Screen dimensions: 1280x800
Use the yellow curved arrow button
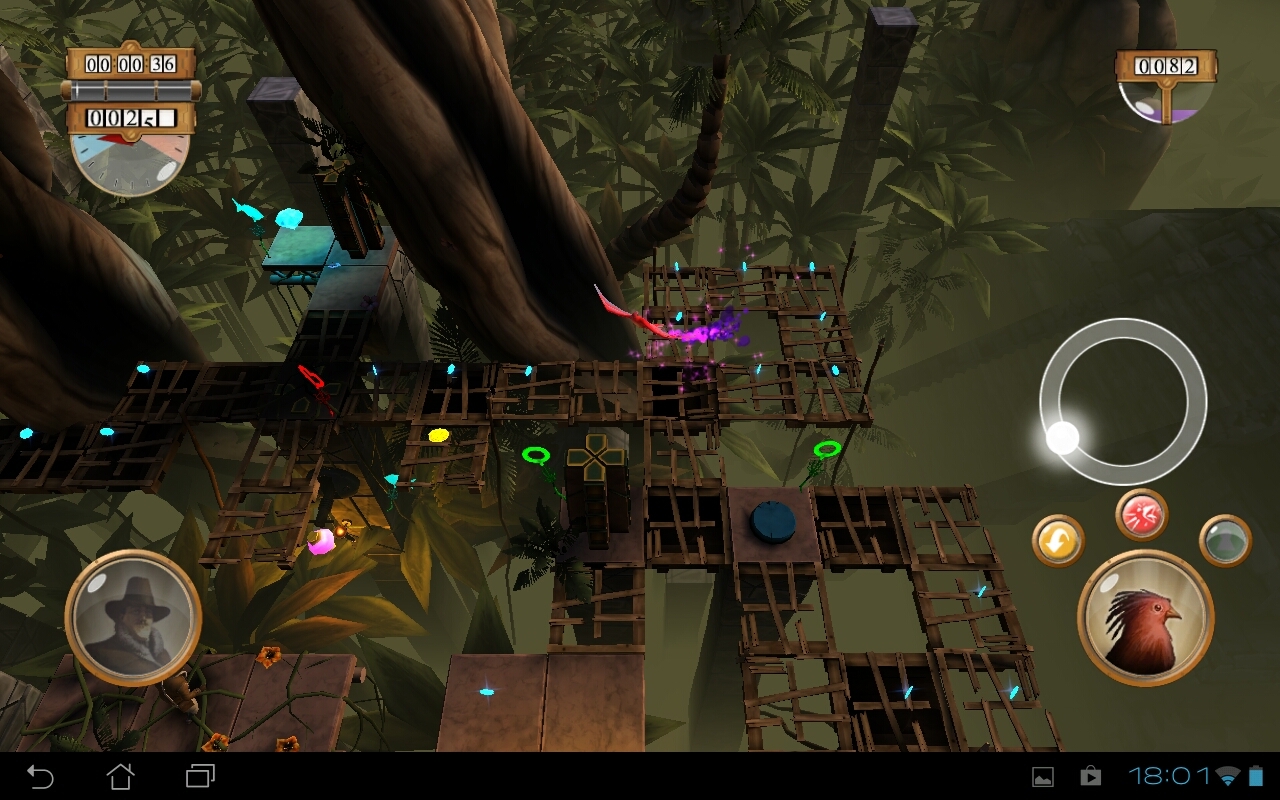click(x=1058, y=541)
